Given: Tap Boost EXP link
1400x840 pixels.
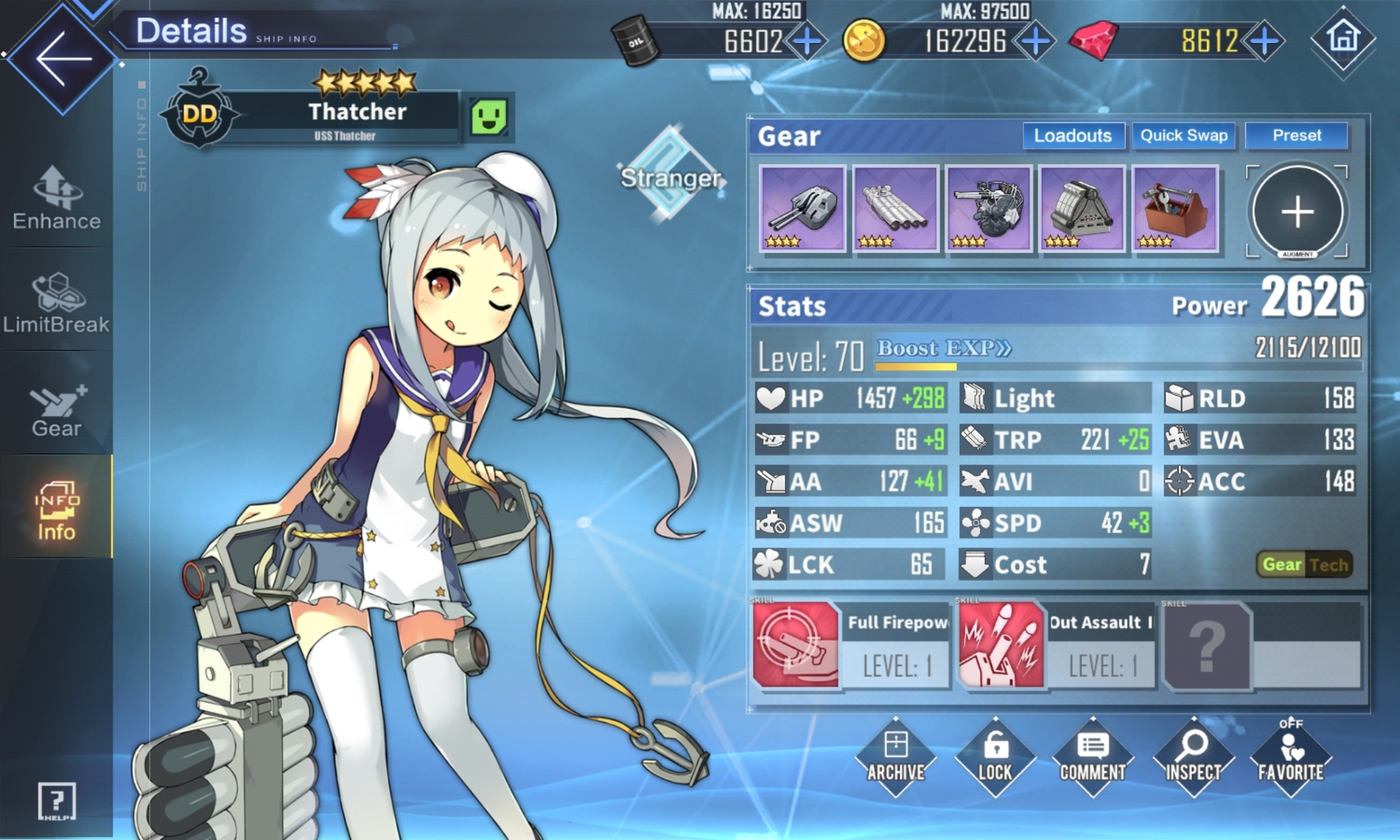Looking at the screenshot, I should click(x=944, y=349).
